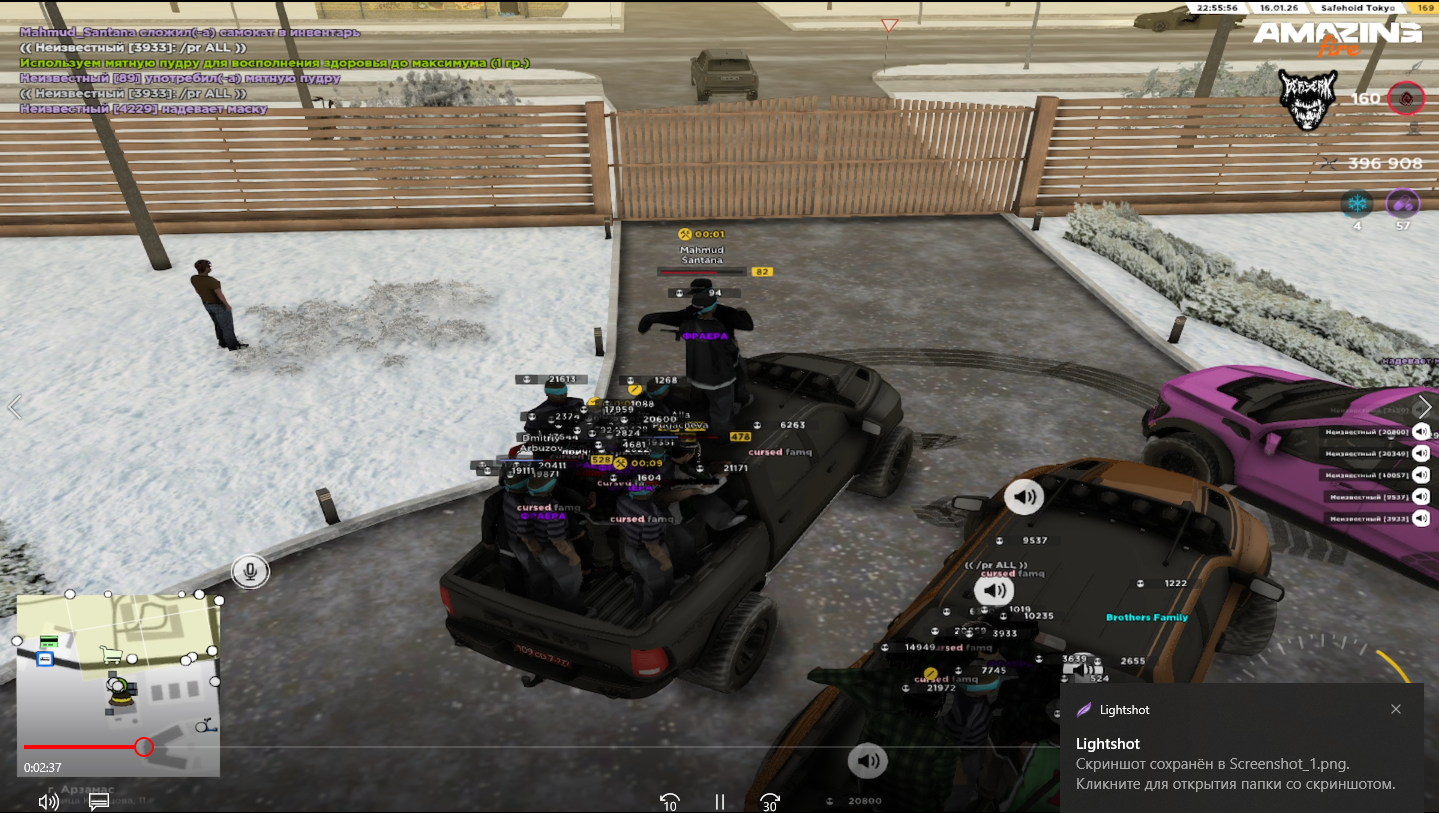Mute speaker next to Неизвестный [3933]
The image size is (1439, 813).
[1421, 518]
